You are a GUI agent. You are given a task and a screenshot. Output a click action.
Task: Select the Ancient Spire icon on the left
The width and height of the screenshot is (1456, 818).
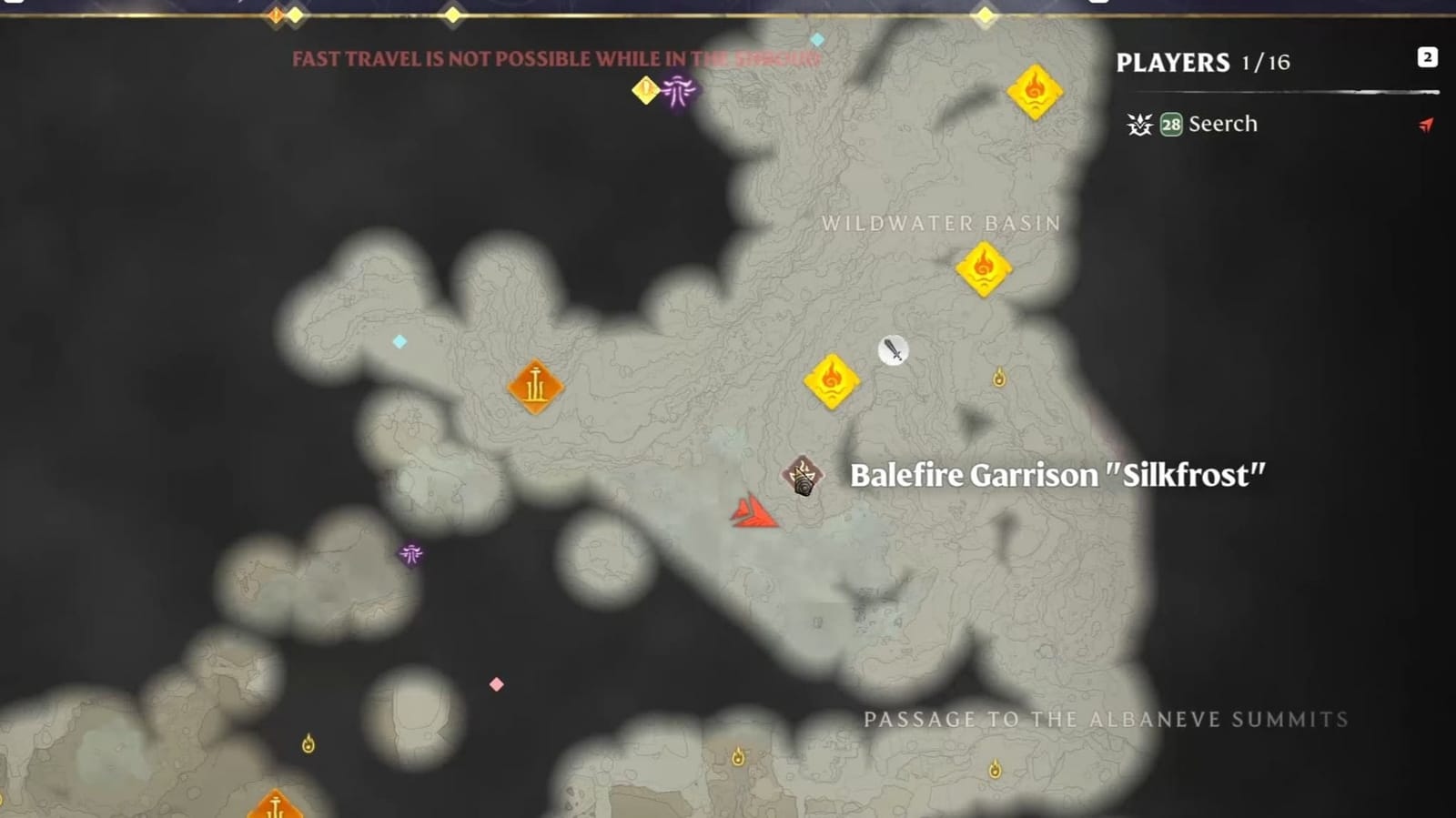pyautogui.click(x=535, y=387)
